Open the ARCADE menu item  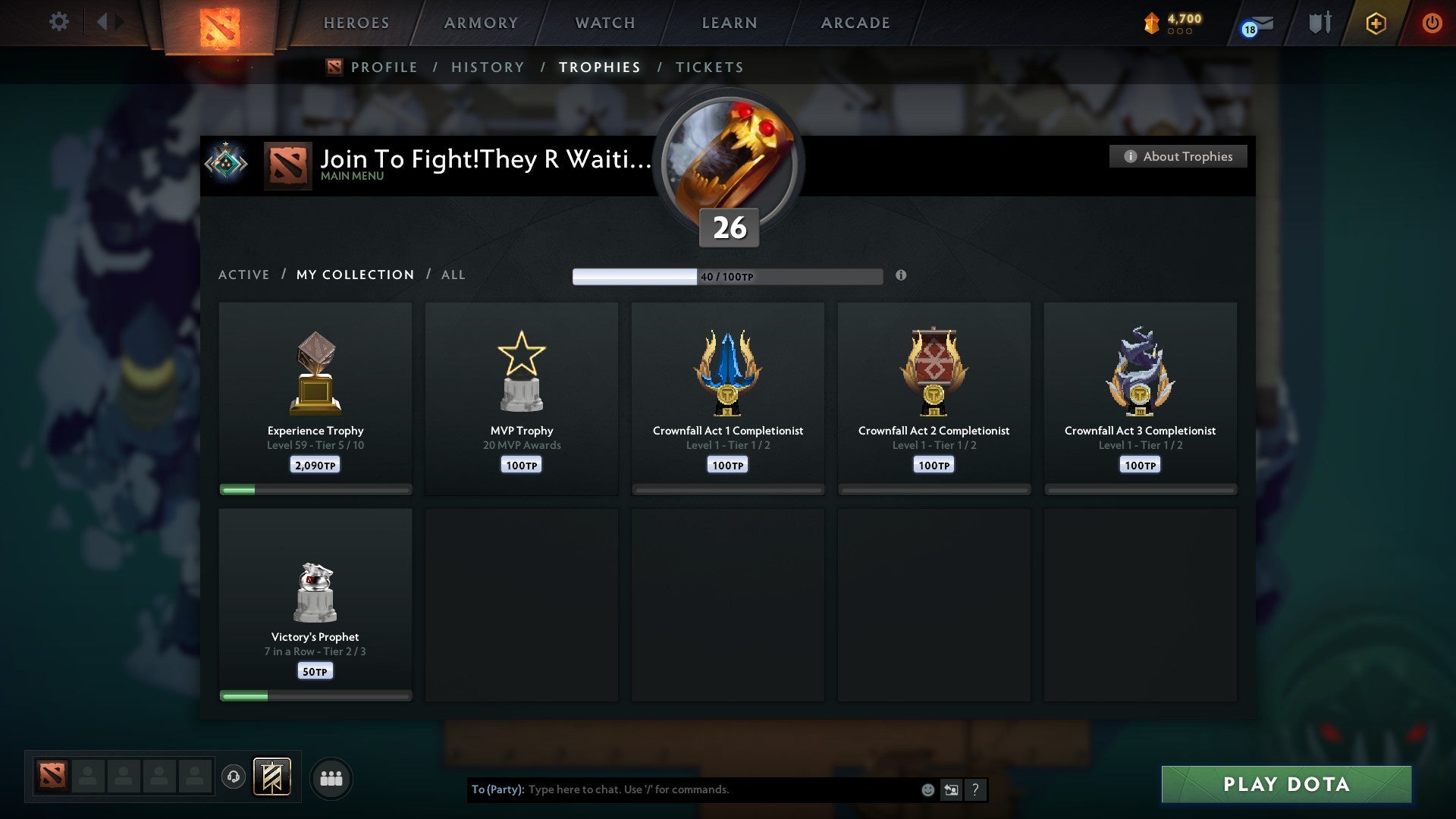855,23
